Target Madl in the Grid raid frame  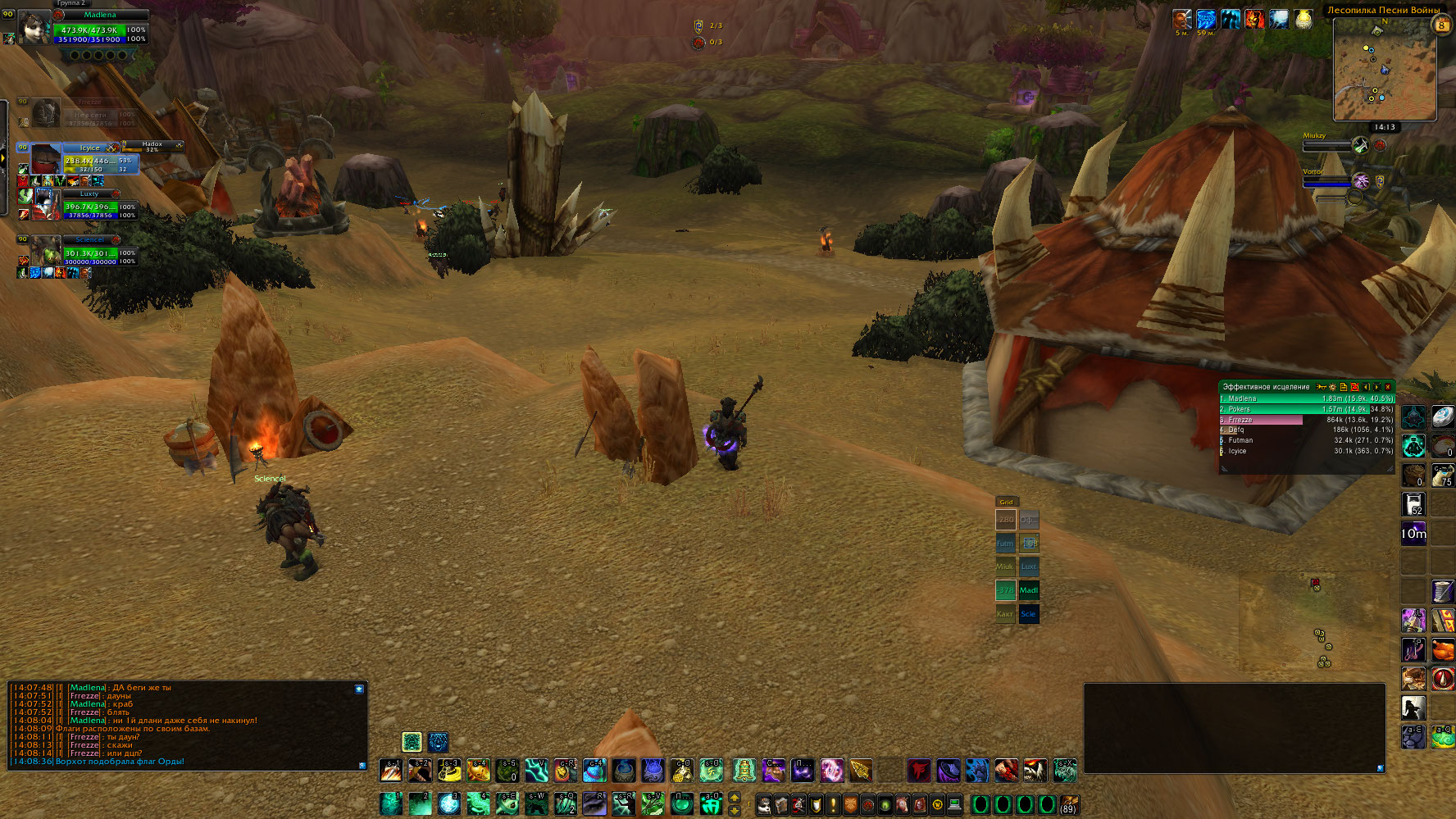pos(1028,590)
